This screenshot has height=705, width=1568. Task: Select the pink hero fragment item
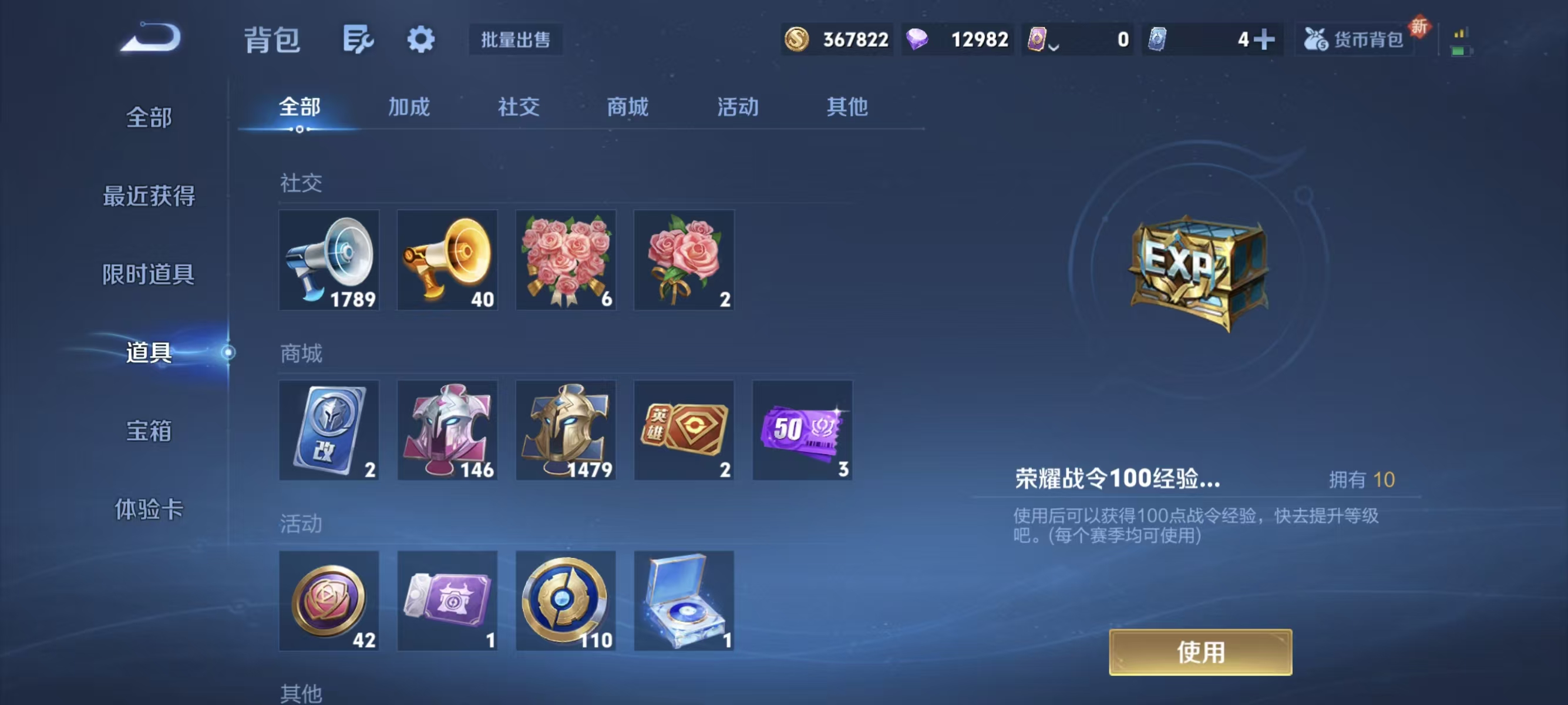point(447,431)
